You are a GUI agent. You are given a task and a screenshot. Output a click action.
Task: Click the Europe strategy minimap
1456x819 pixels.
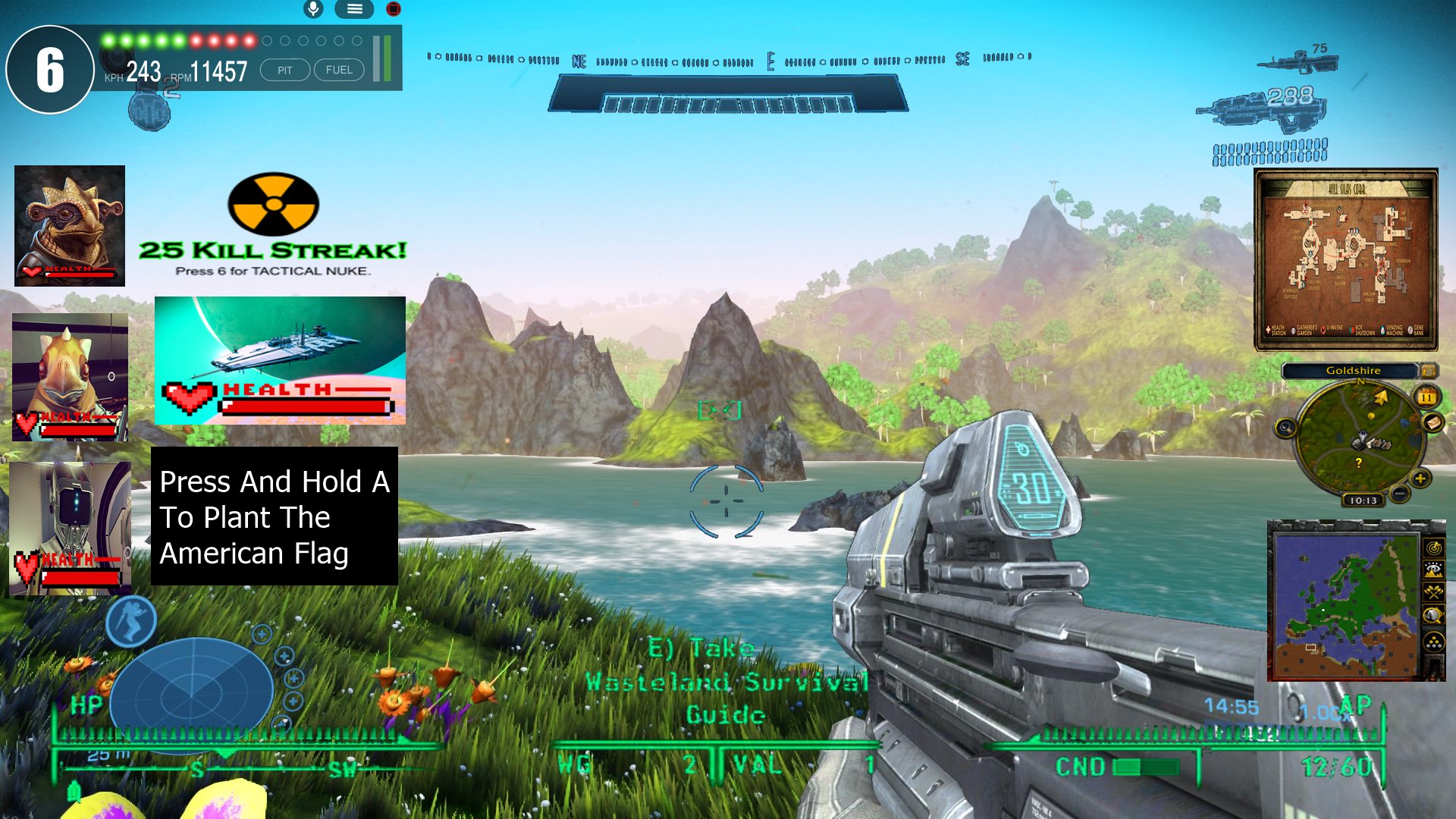click(1345, 603)
